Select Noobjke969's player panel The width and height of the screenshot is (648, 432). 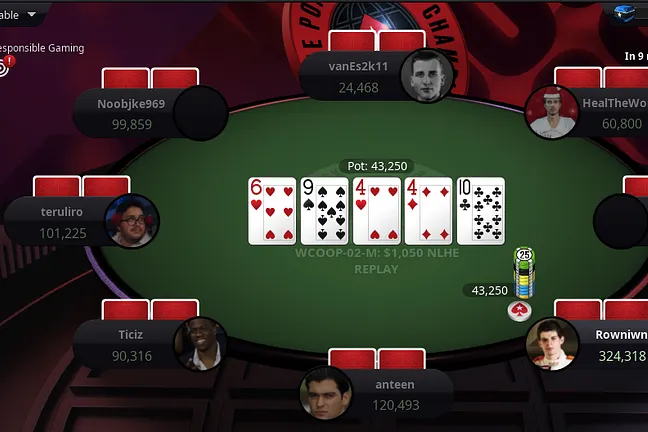(x=132, y=111)
